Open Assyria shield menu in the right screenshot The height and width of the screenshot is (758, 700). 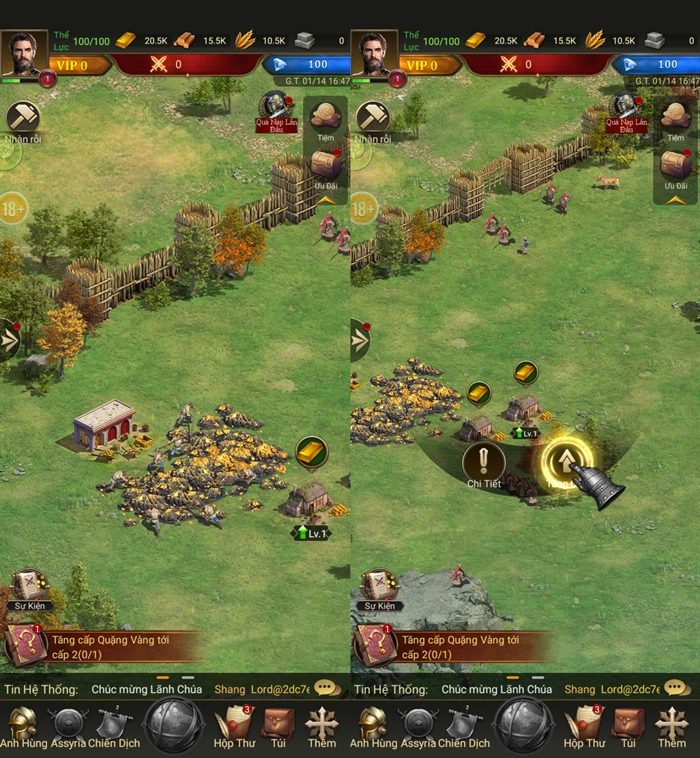418,725
